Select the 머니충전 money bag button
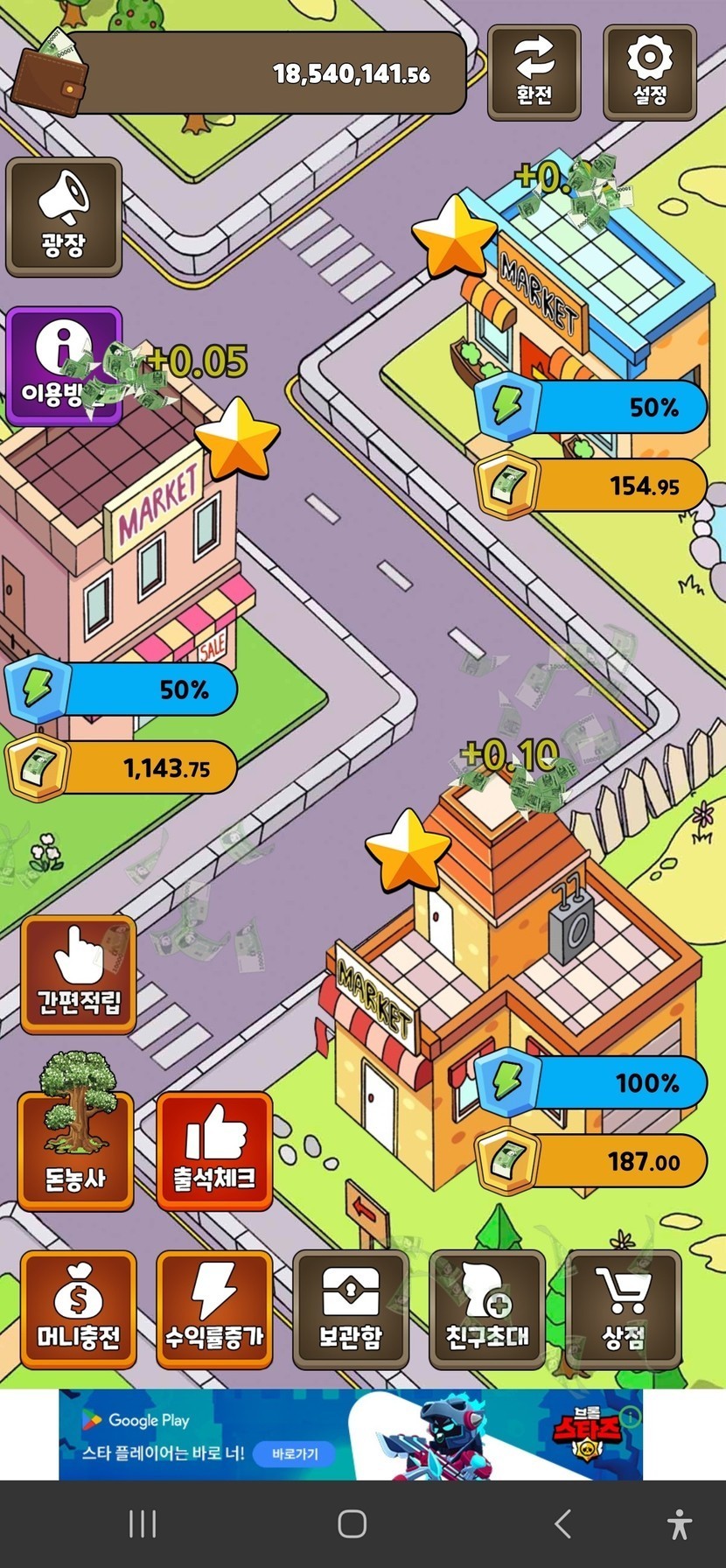The width and height of the screenshot is (726, 1568). [79, 1310]
